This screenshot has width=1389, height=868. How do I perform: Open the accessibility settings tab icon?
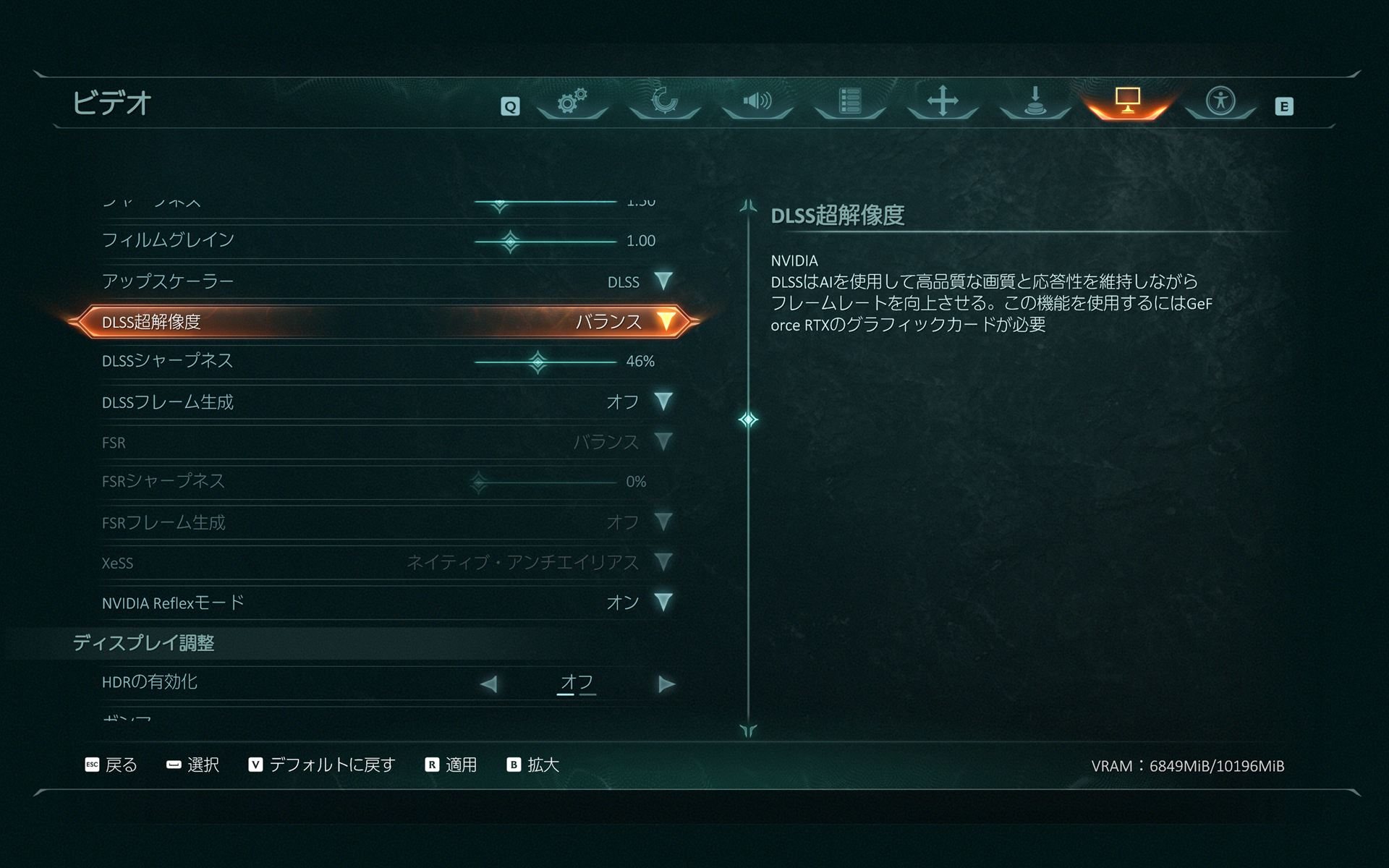[1219, 103]
